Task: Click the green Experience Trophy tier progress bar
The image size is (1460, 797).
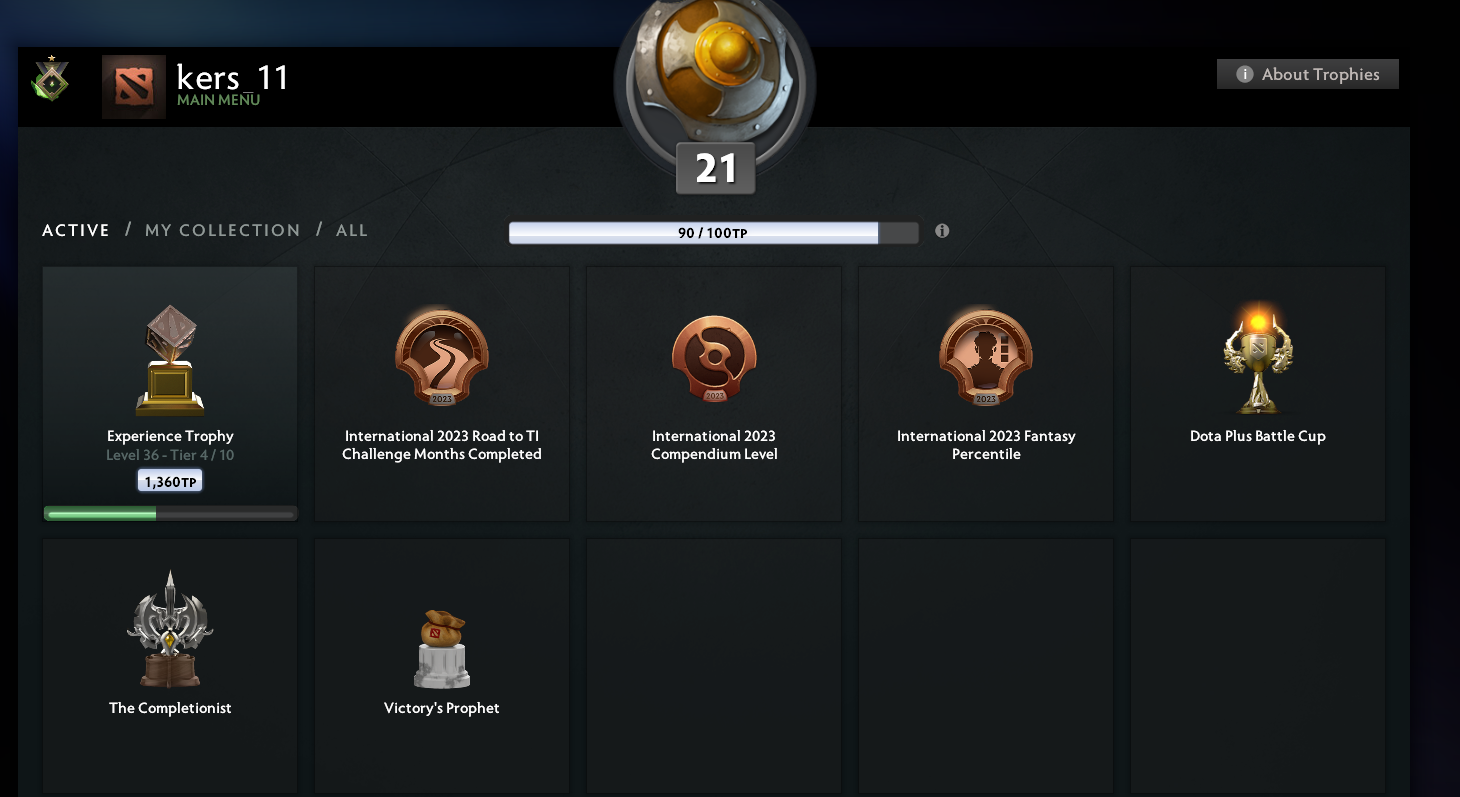Action: [169, 513]
